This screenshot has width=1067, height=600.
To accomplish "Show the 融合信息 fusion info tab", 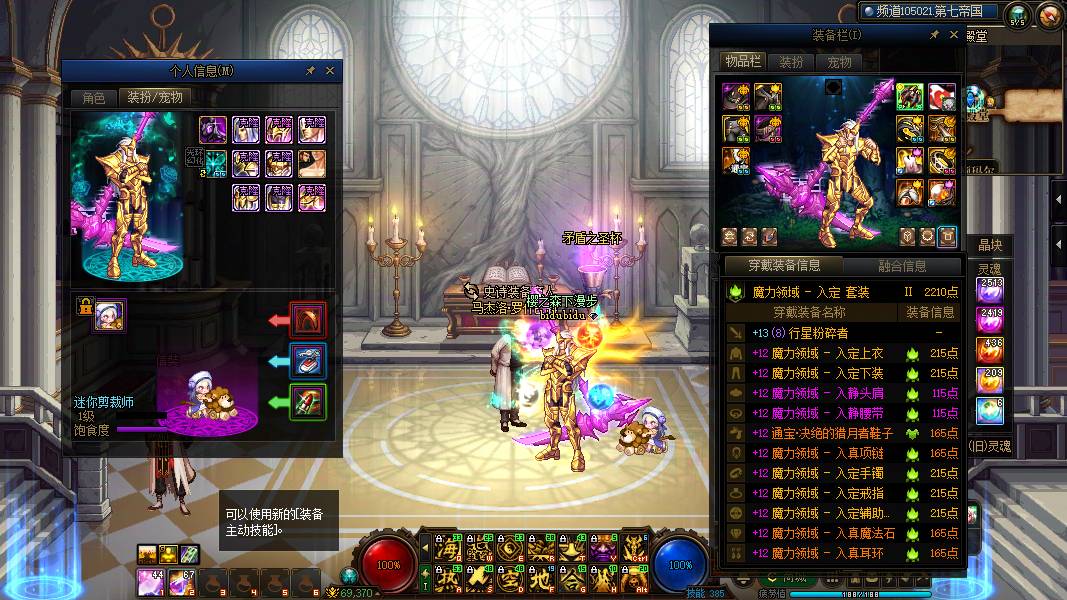I will (902, 266).
